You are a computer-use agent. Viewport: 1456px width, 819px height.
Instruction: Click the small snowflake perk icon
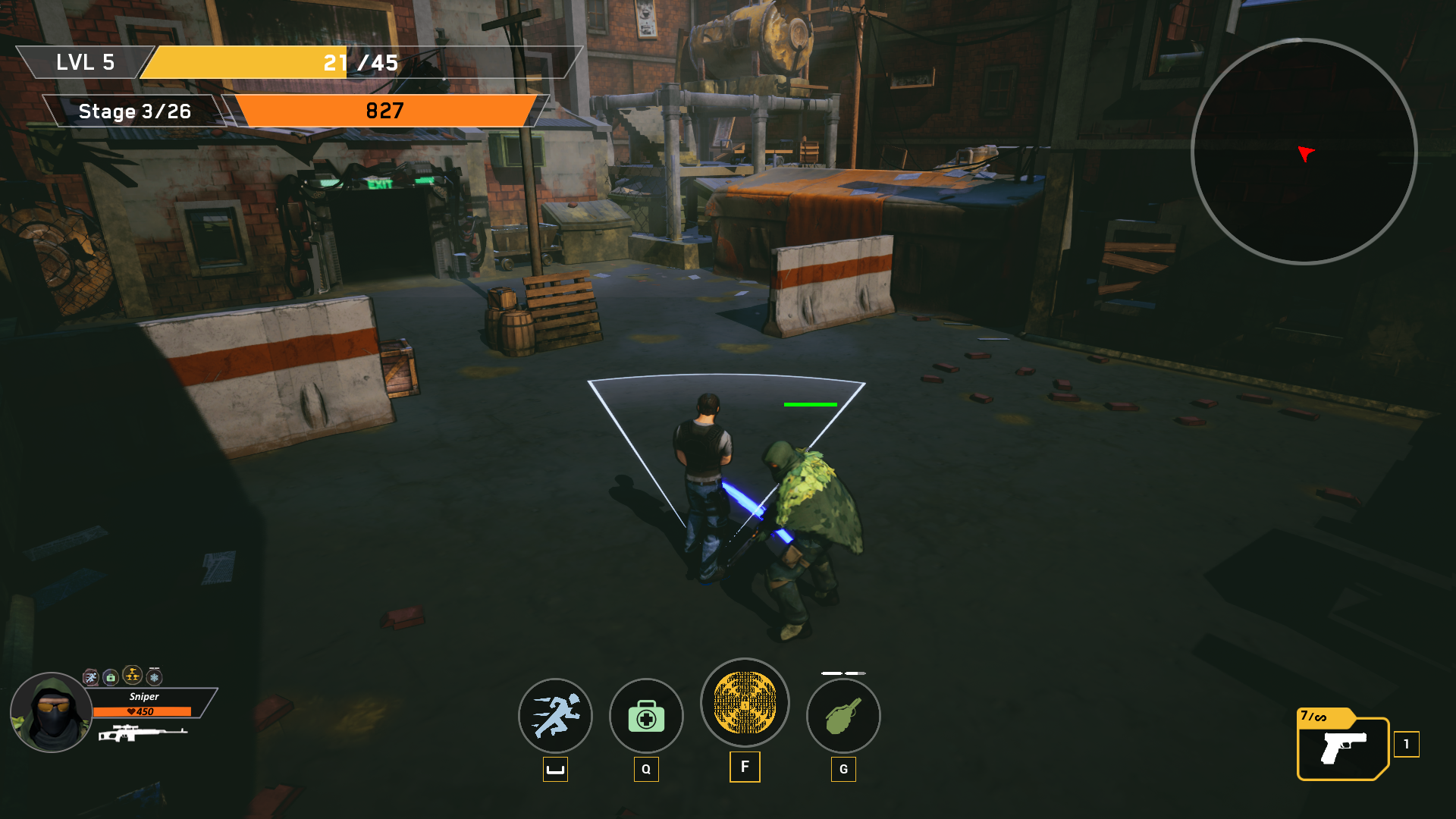coord(155,677)
